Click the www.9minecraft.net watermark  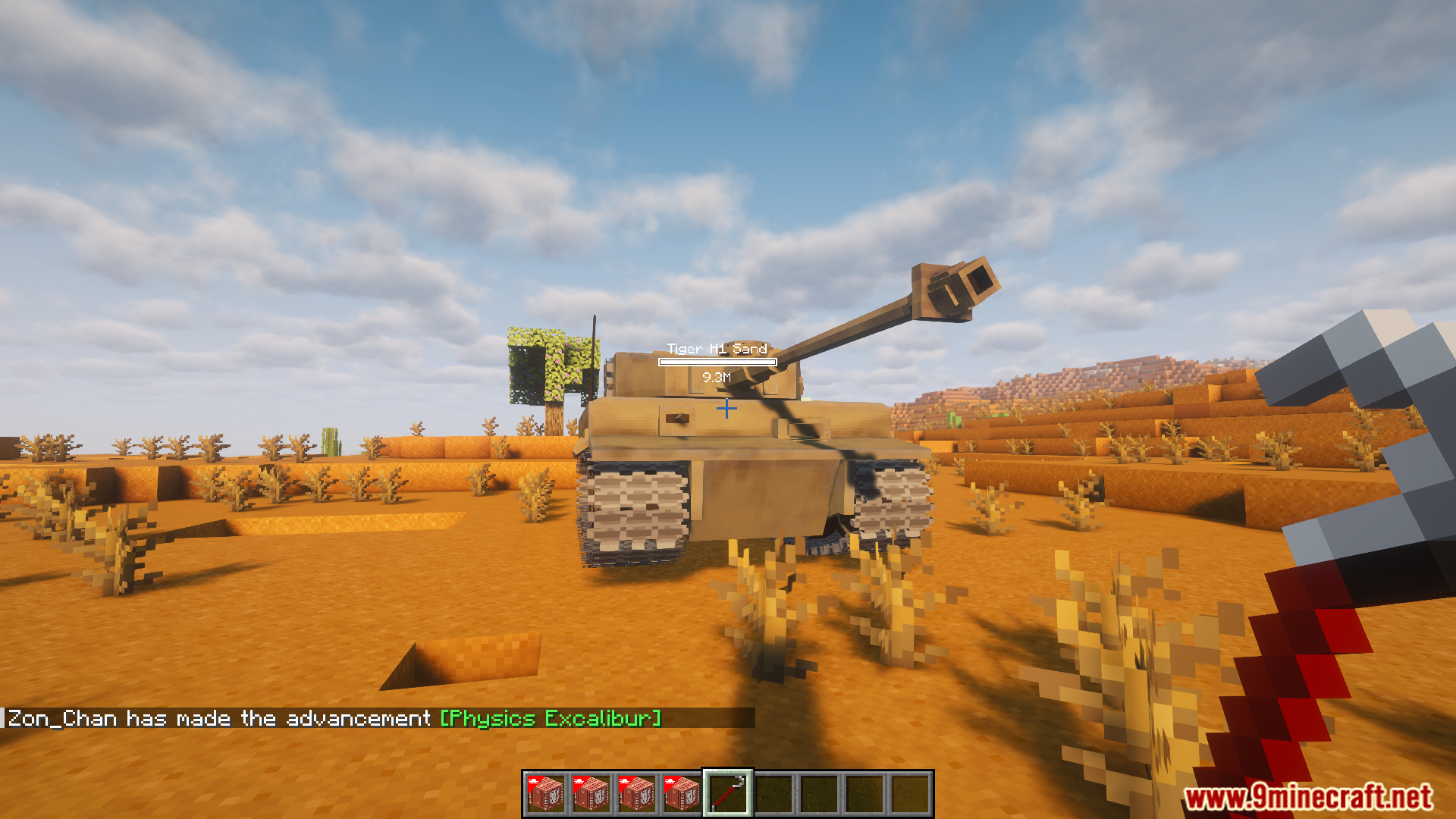pos(1316,797)
